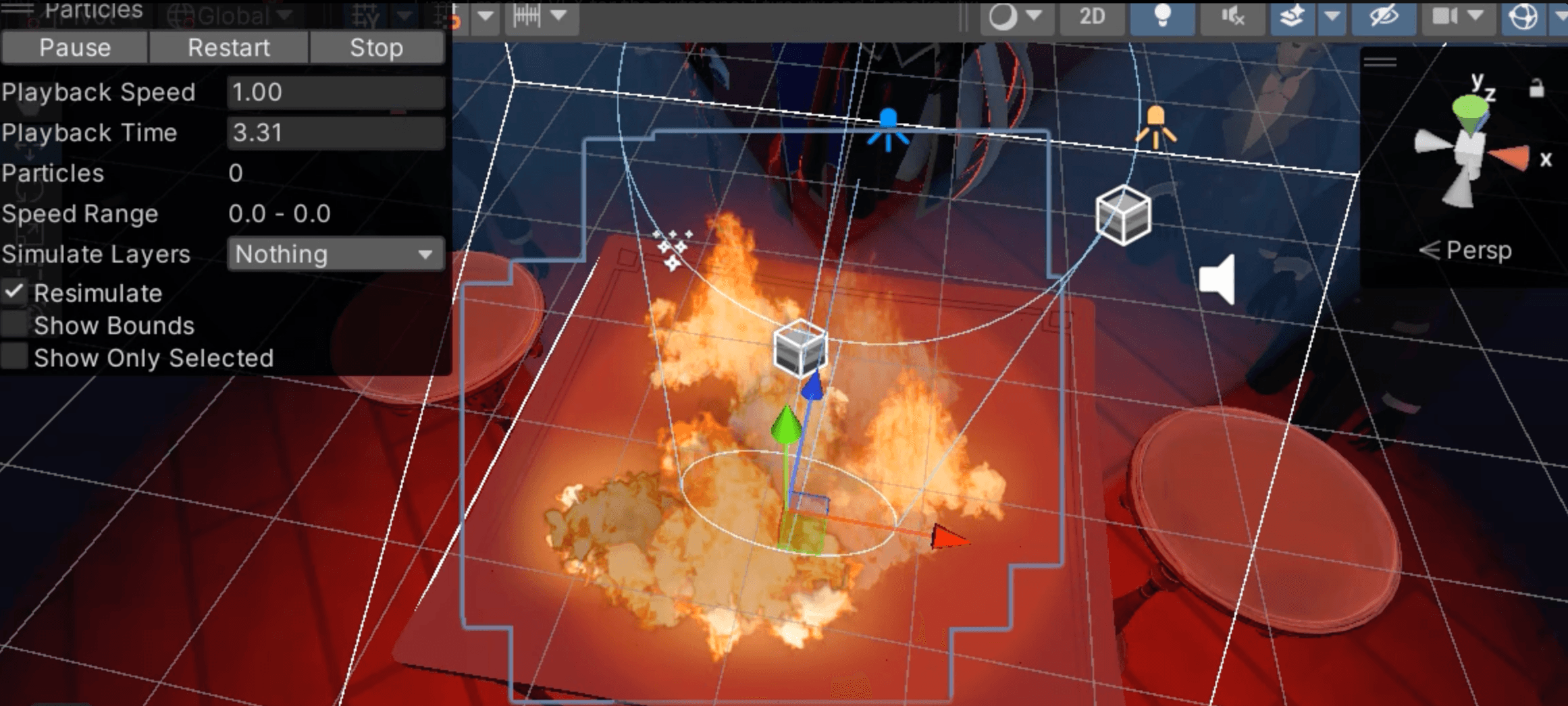Toggle the crossed-out eye visibility button

click(x=1383, y=16)
